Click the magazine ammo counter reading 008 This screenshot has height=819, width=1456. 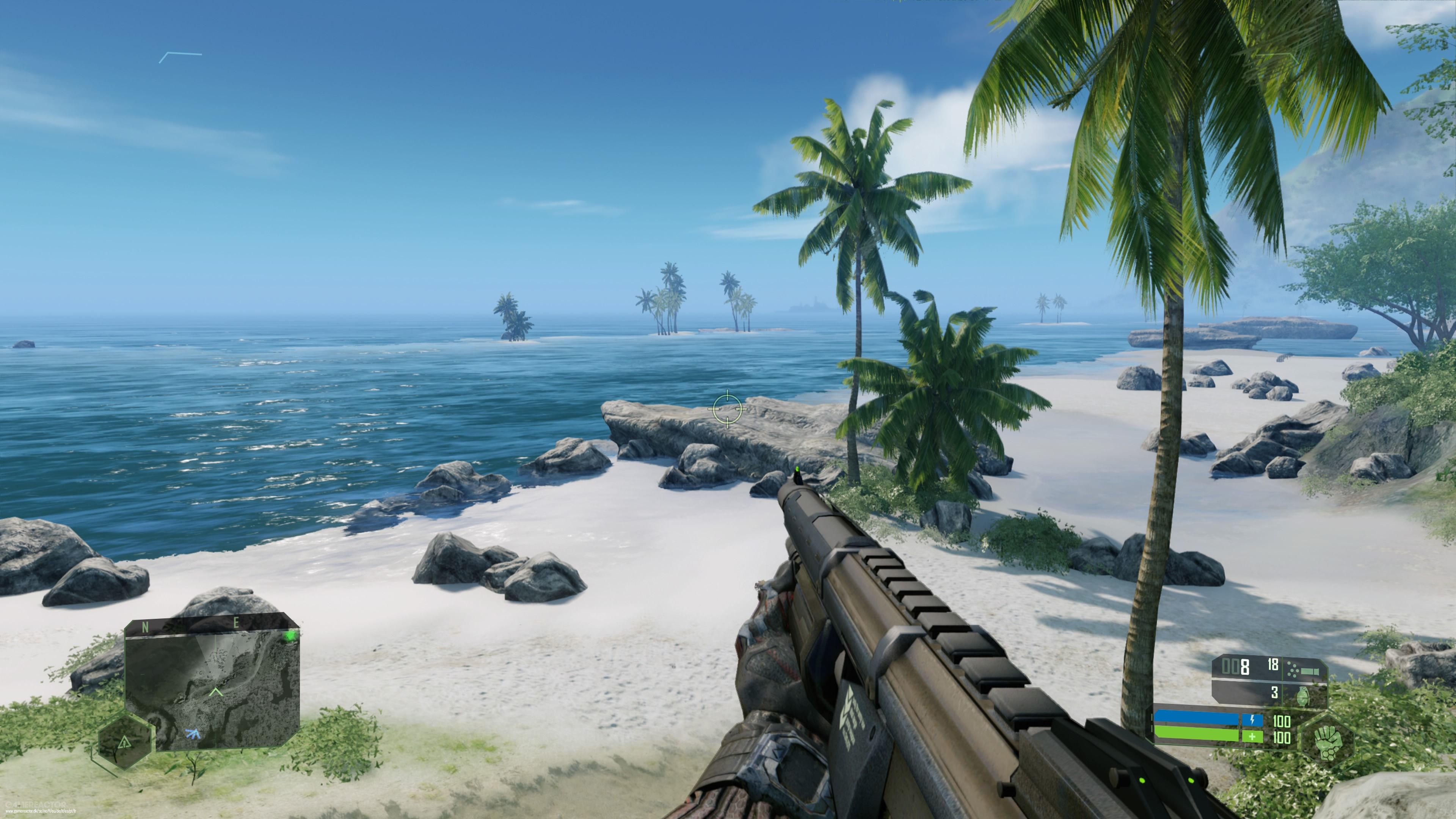1236,666
